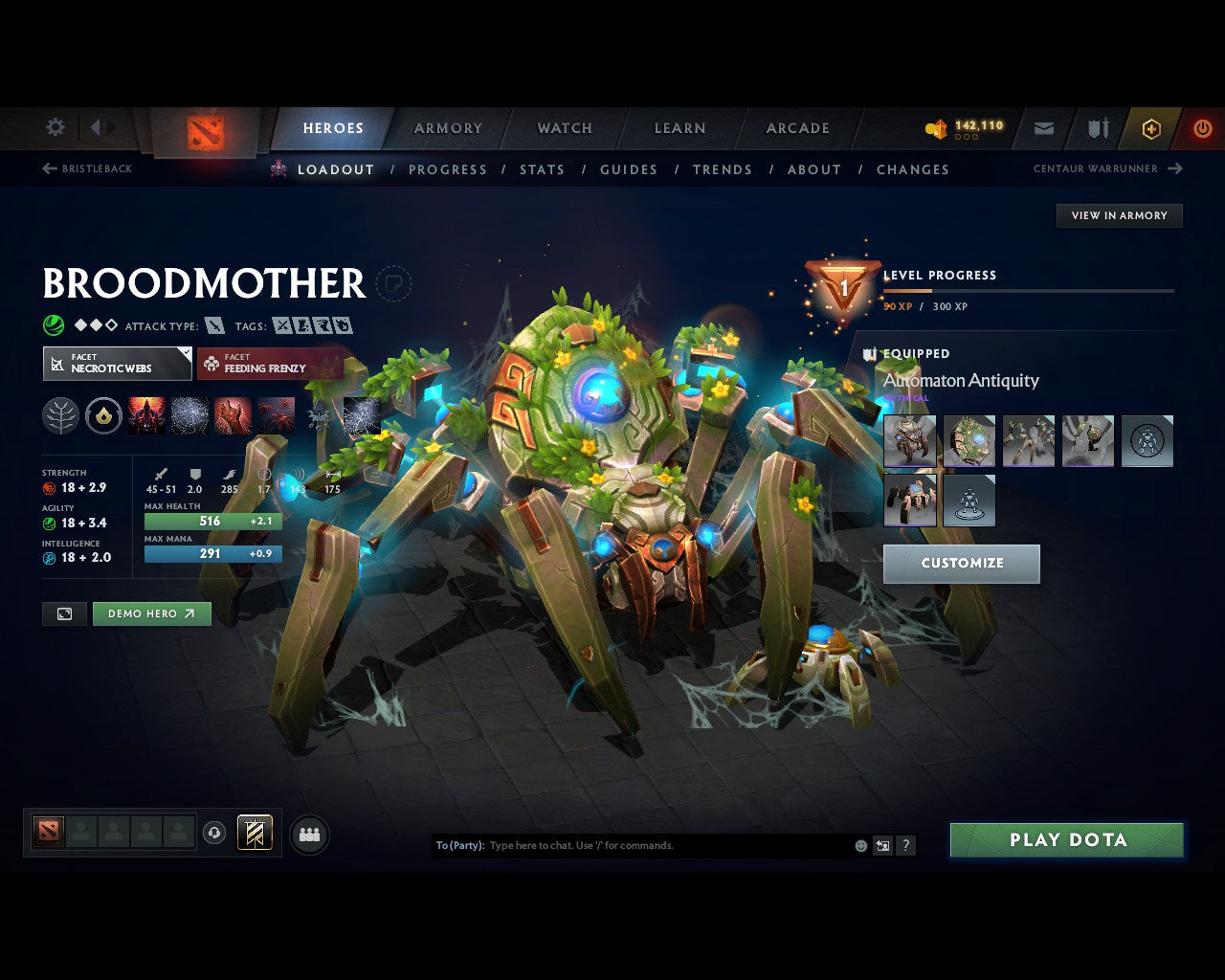This screenshot has width=1225, height=980.
Task: Select the Necrotic Webs facet
Action: click(x=117, y=364)
